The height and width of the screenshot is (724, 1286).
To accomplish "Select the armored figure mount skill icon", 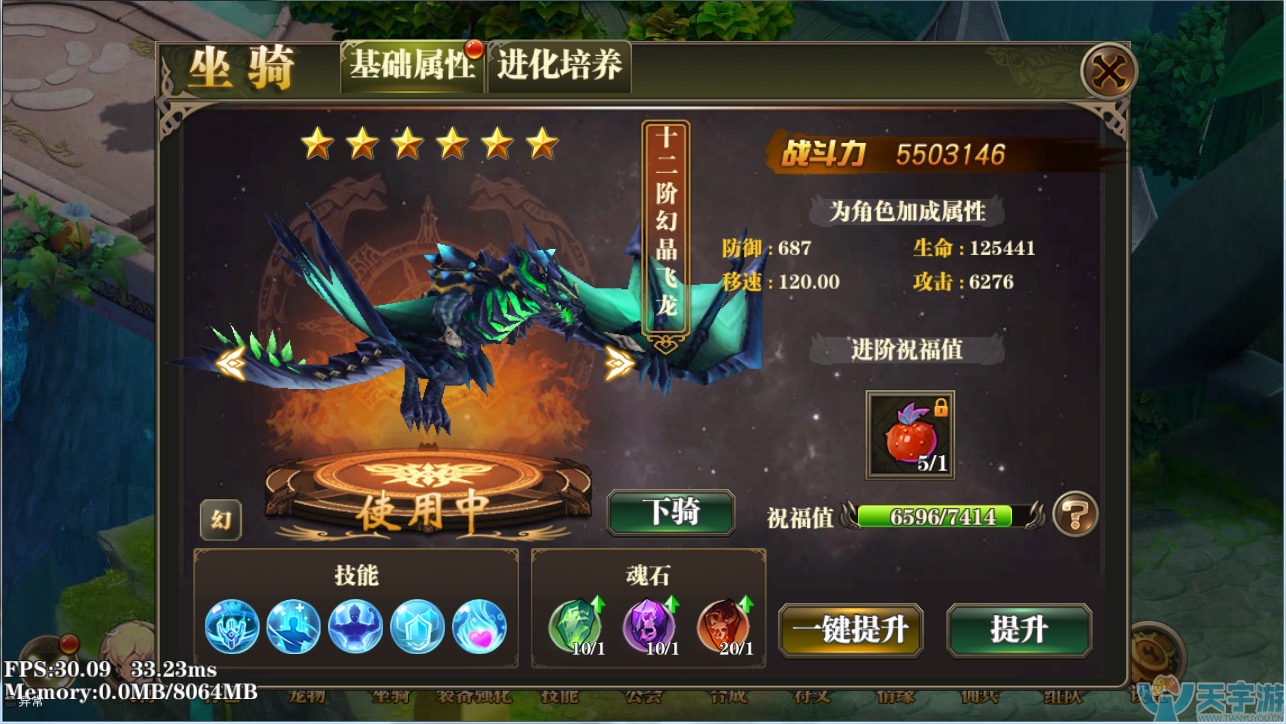I will (232, 627).
